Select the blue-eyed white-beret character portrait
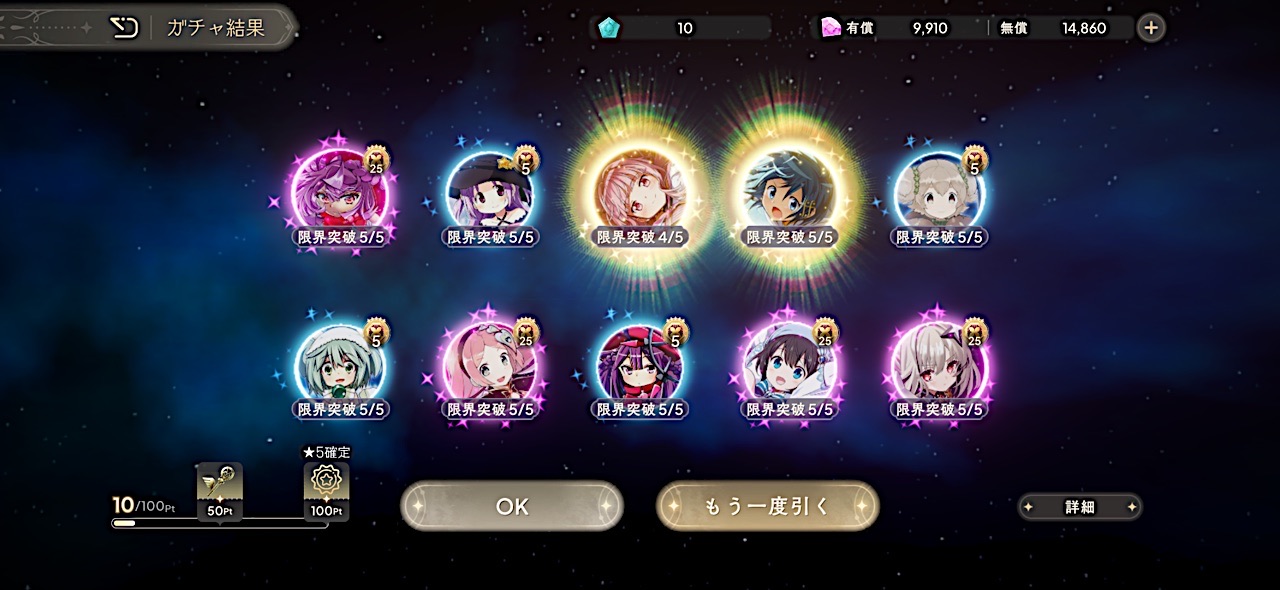 (789, 362)
